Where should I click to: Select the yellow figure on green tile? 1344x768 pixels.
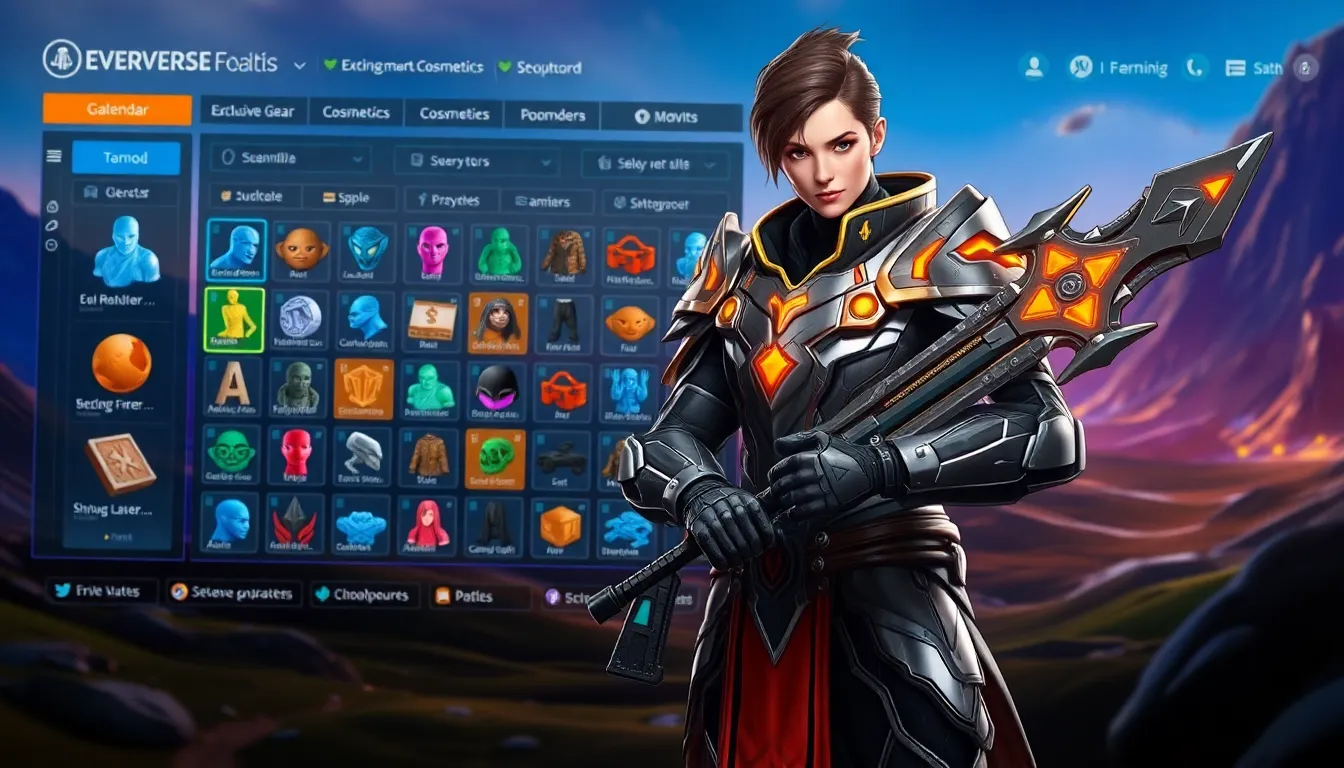click(x=235, y=319)
